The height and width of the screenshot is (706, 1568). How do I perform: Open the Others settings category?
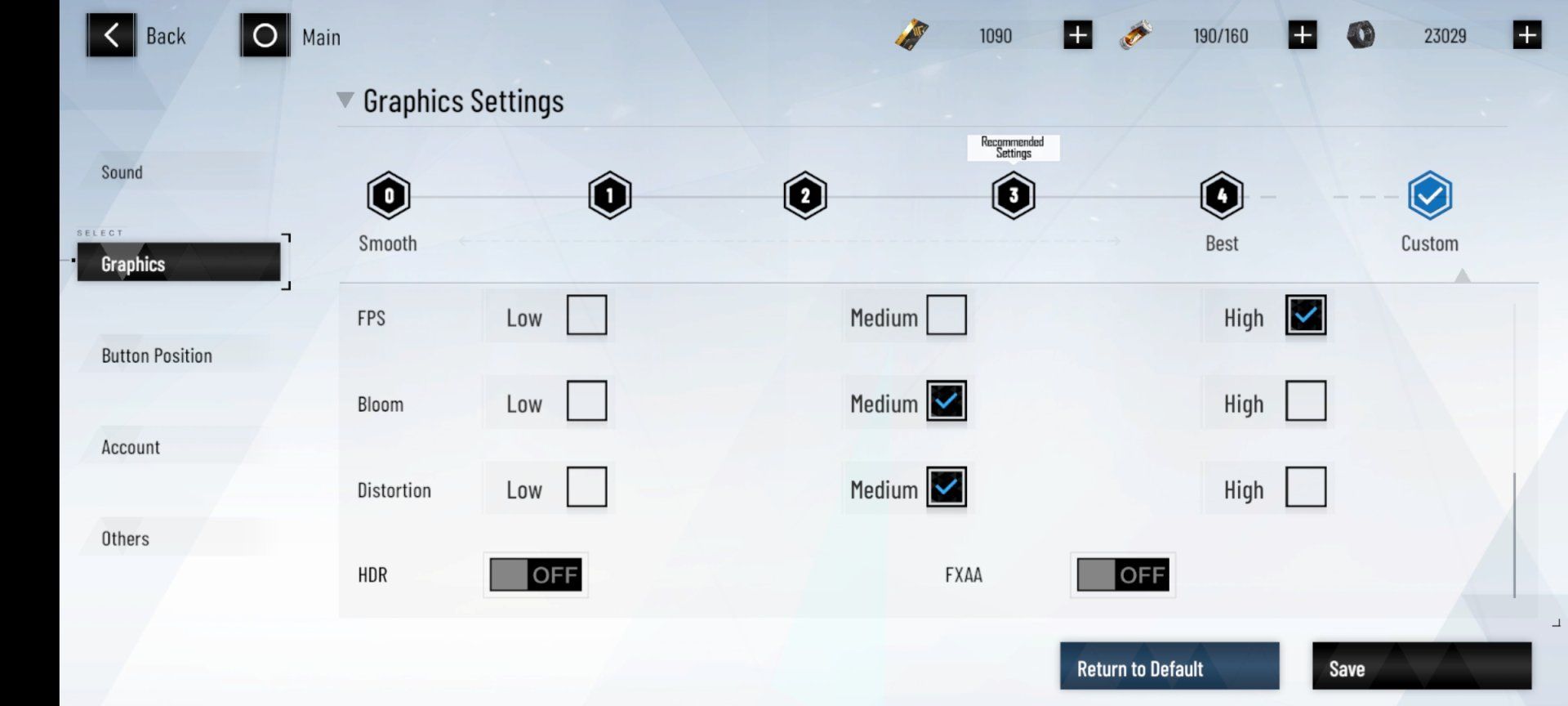pos(125,538)
